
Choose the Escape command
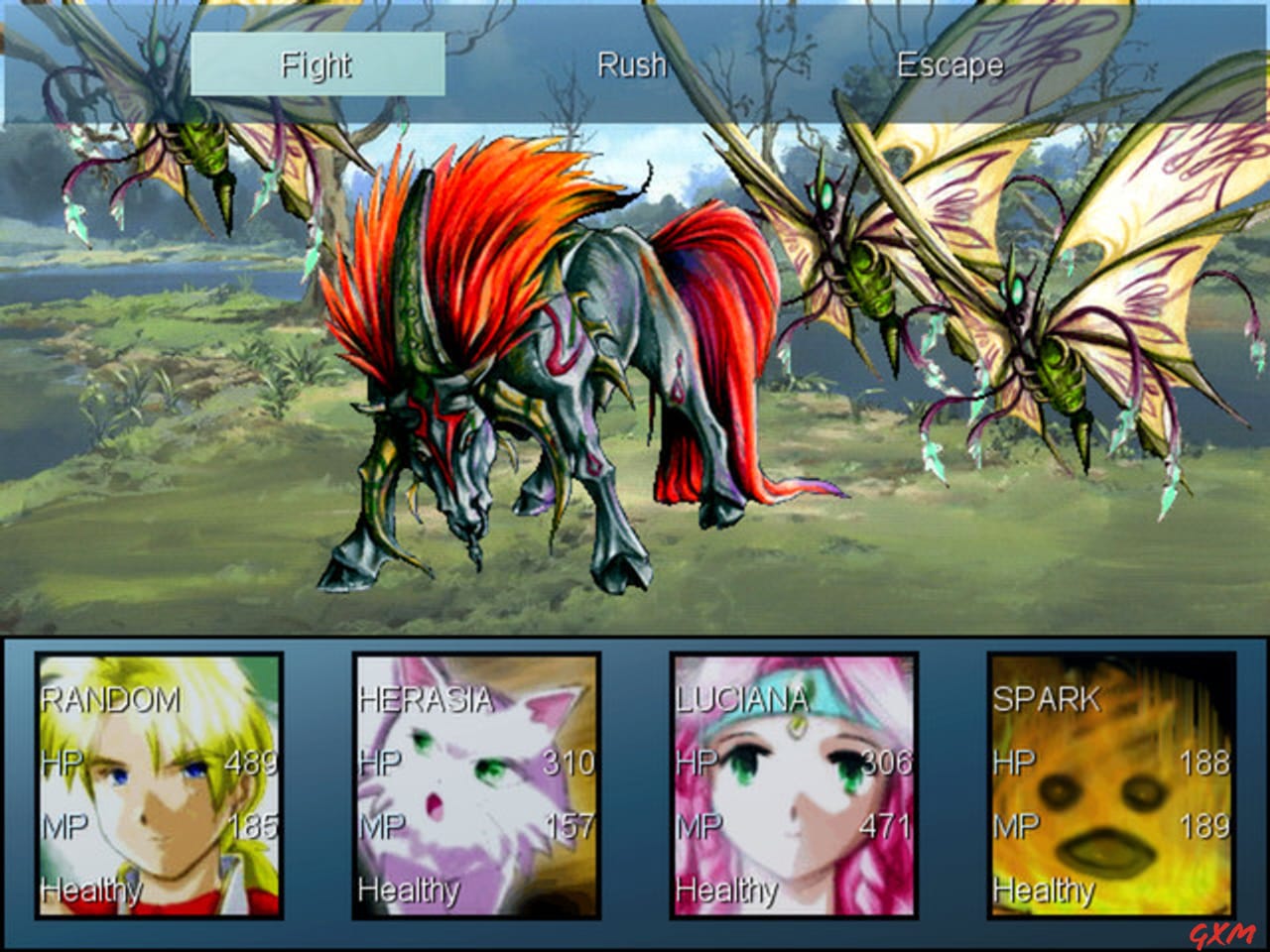[948, 66]
